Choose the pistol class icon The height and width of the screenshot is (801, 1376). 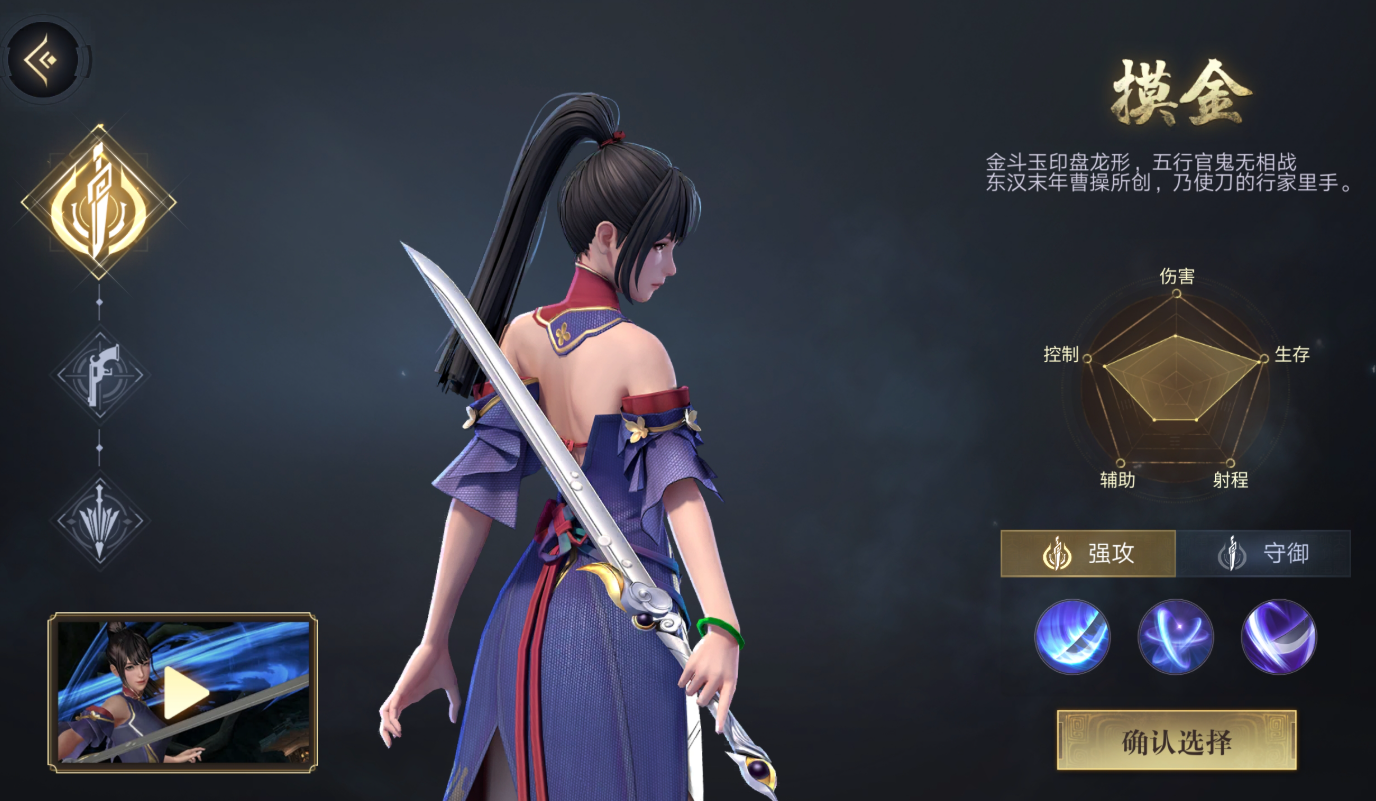tap(99, 375)
